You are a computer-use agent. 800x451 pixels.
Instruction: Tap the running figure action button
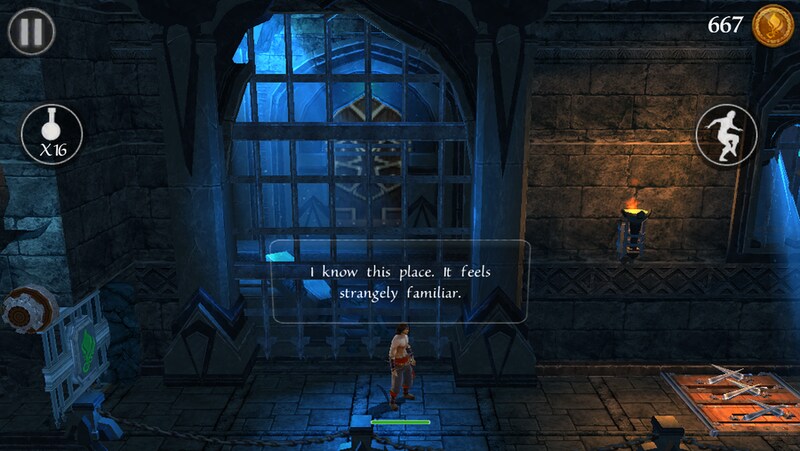(x=726, y=134)
